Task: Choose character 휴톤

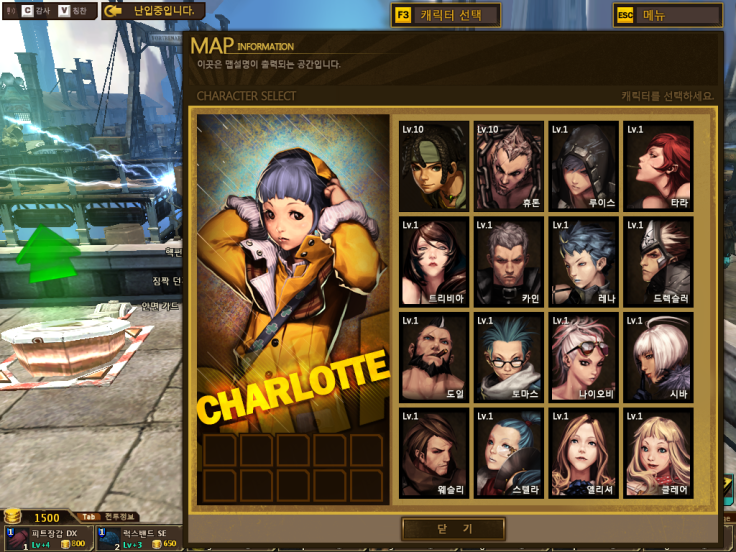Action: (509, 166)
